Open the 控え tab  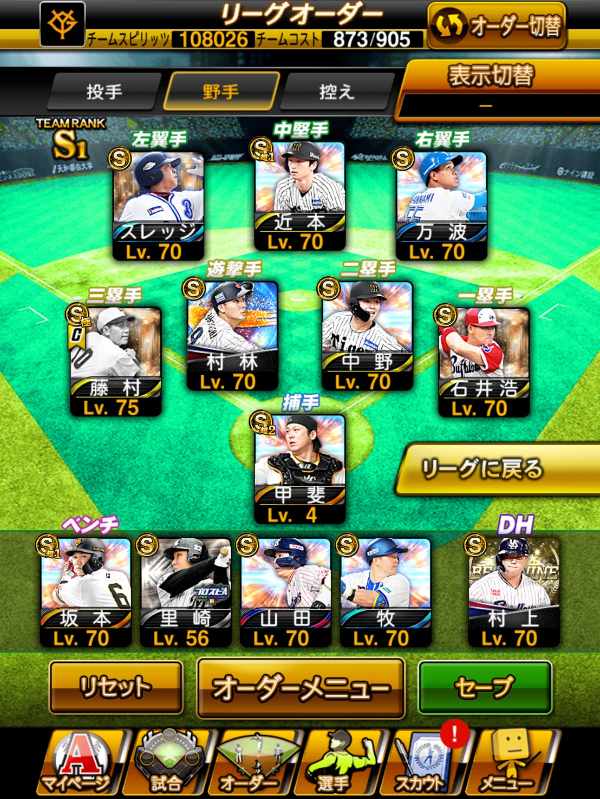(335, 92)
